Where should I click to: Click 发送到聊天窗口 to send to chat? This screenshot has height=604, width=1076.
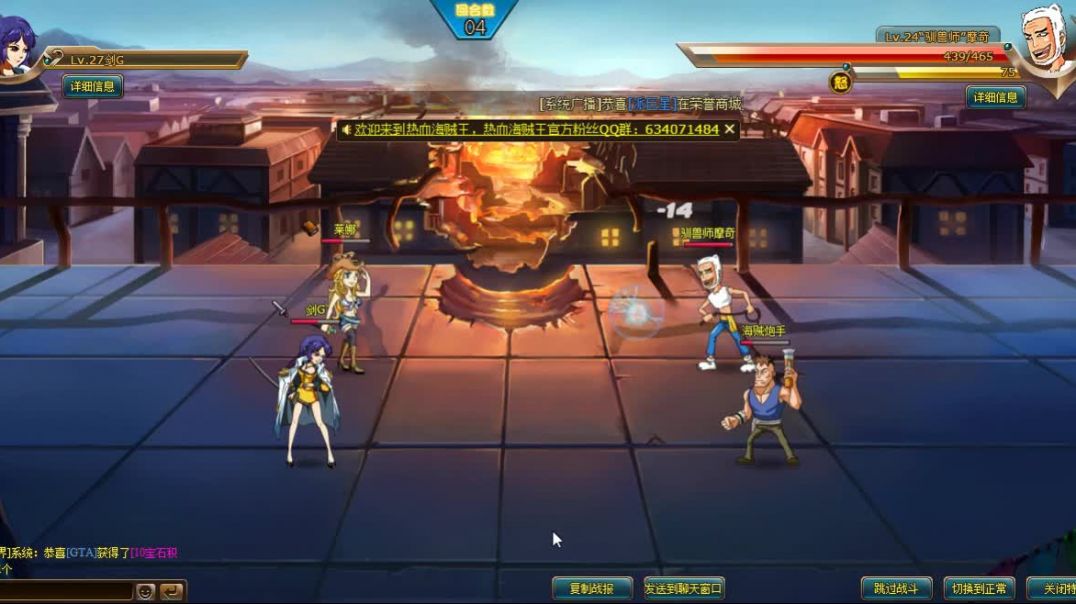684,588
